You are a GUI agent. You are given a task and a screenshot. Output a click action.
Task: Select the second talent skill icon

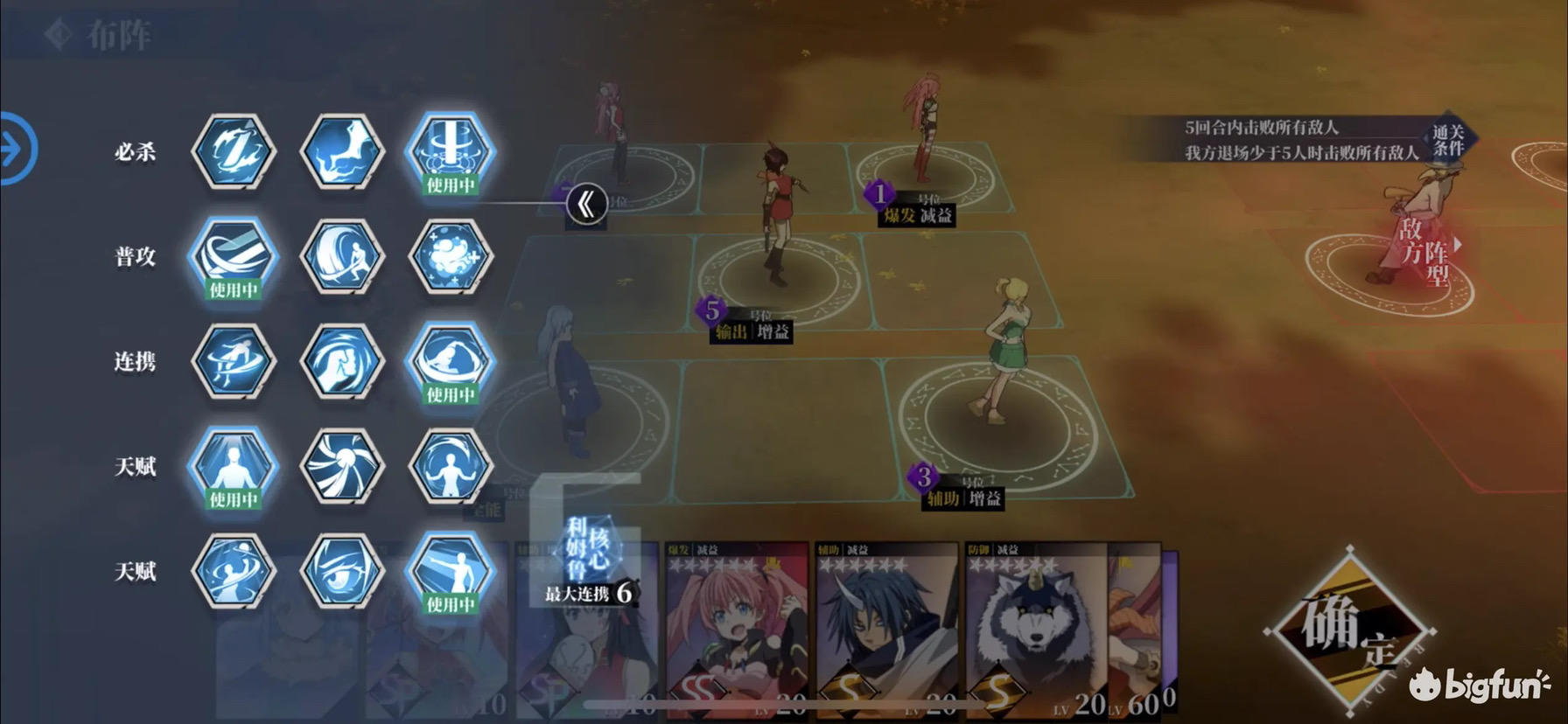[342, 468]
